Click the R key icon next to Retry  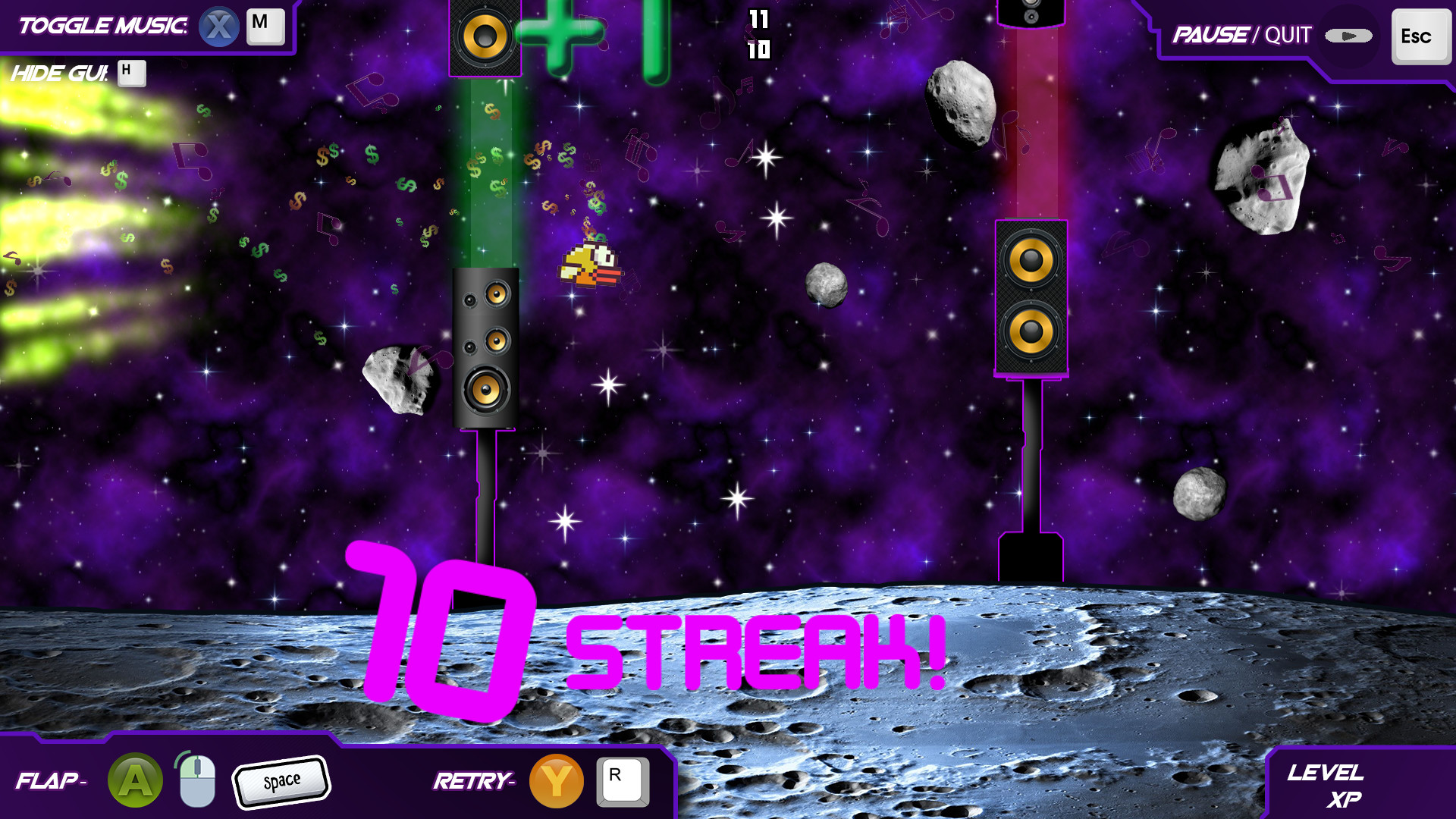[623, 781]
